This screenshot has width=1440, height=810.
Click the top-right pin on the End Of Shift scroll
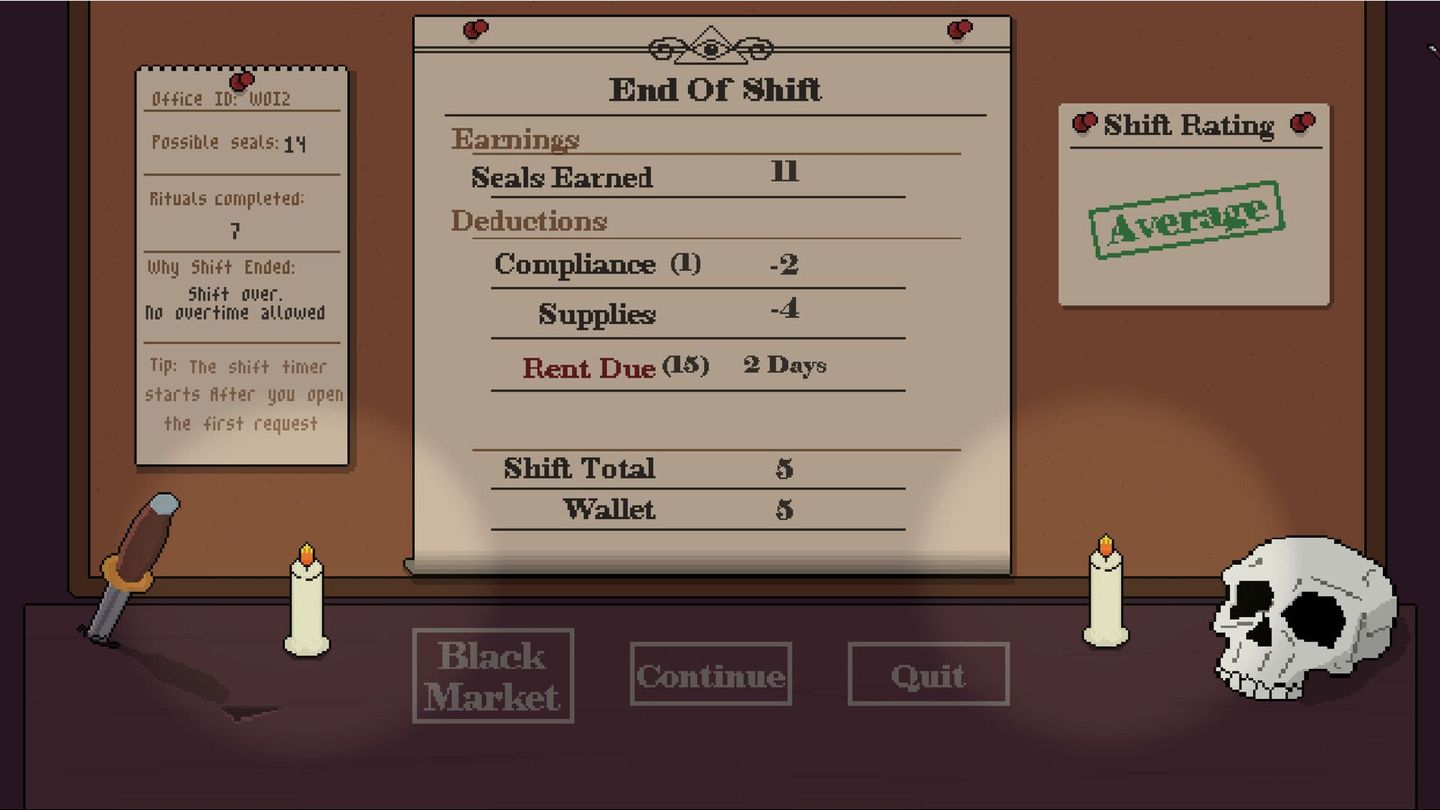[x=957, y=30]
